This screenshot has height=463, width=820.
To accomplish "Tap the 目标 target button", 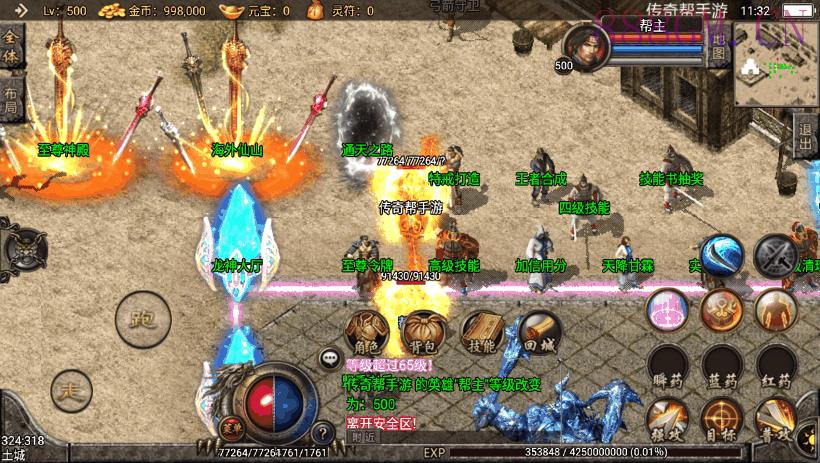I will coord(721,420).
